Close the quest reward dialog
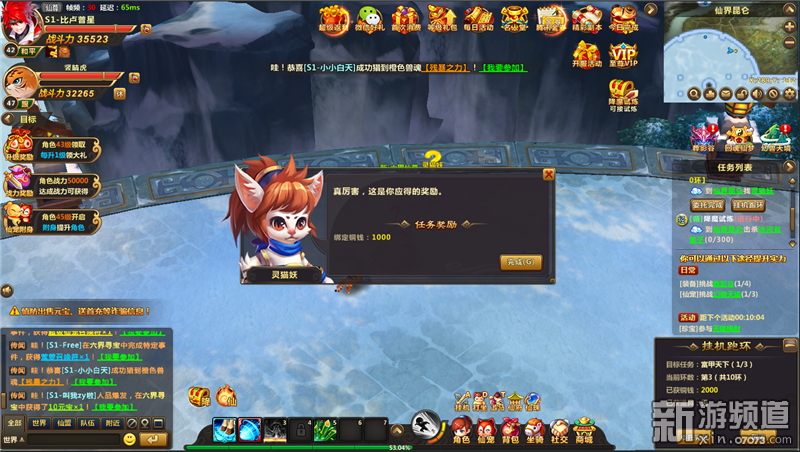 pyautogui.click(x=548, y=174)
